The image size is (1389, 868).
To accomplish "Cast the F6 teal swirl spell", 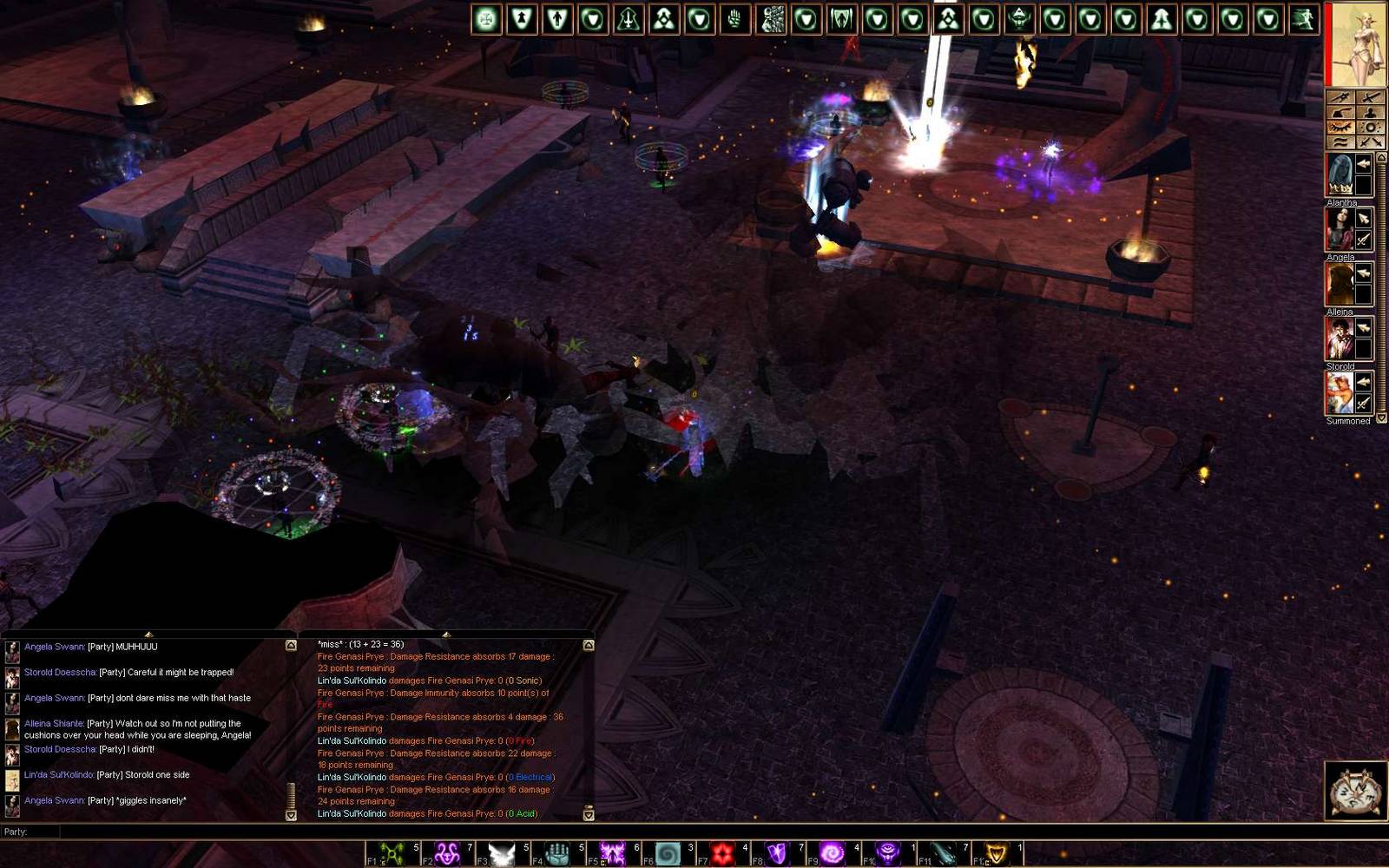I will 667,854.
